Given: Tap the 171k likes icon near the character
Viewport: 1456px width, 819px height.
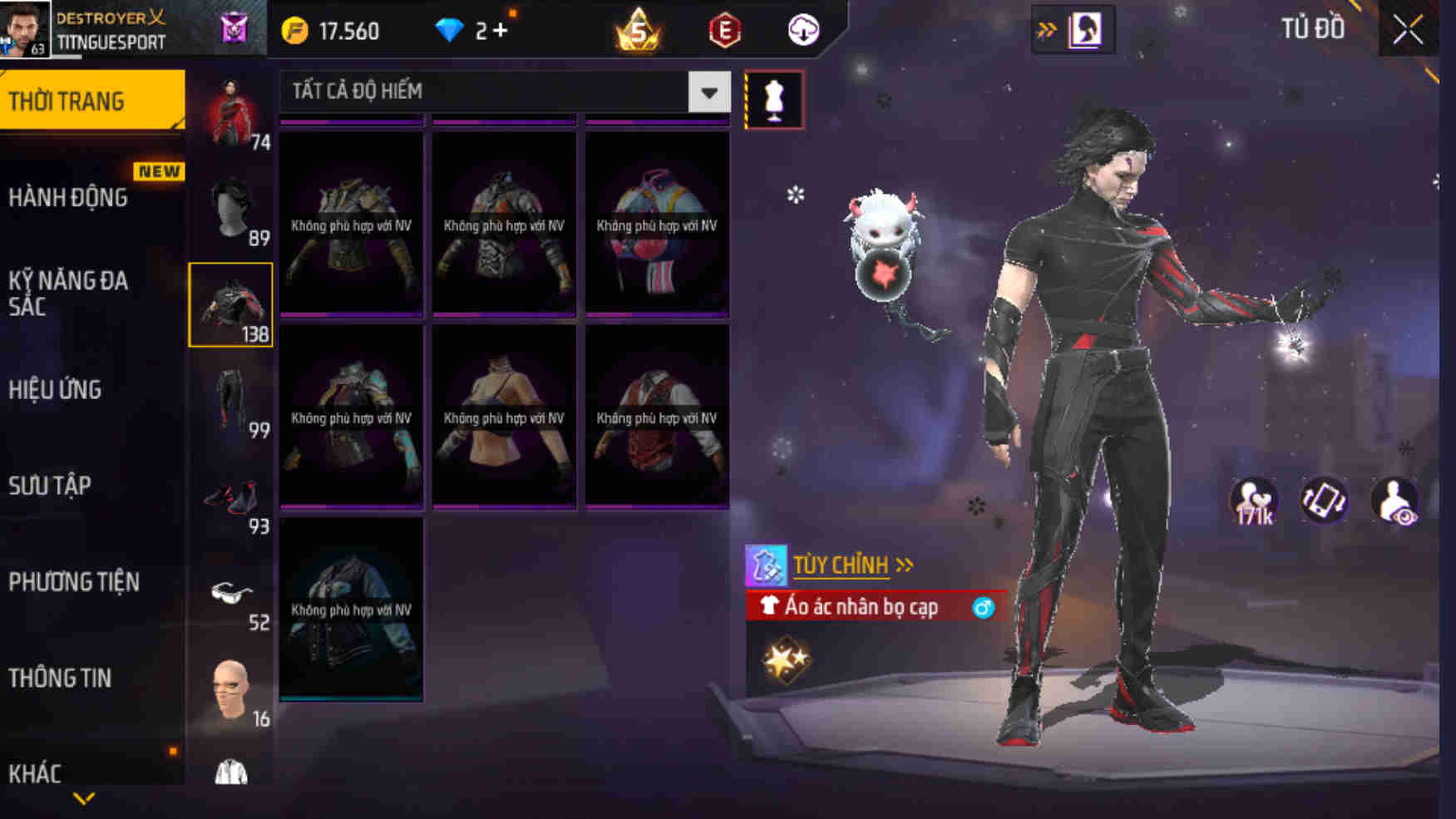Looking at the screenshot, I should pyautogui.click(x=1254, y=500).
